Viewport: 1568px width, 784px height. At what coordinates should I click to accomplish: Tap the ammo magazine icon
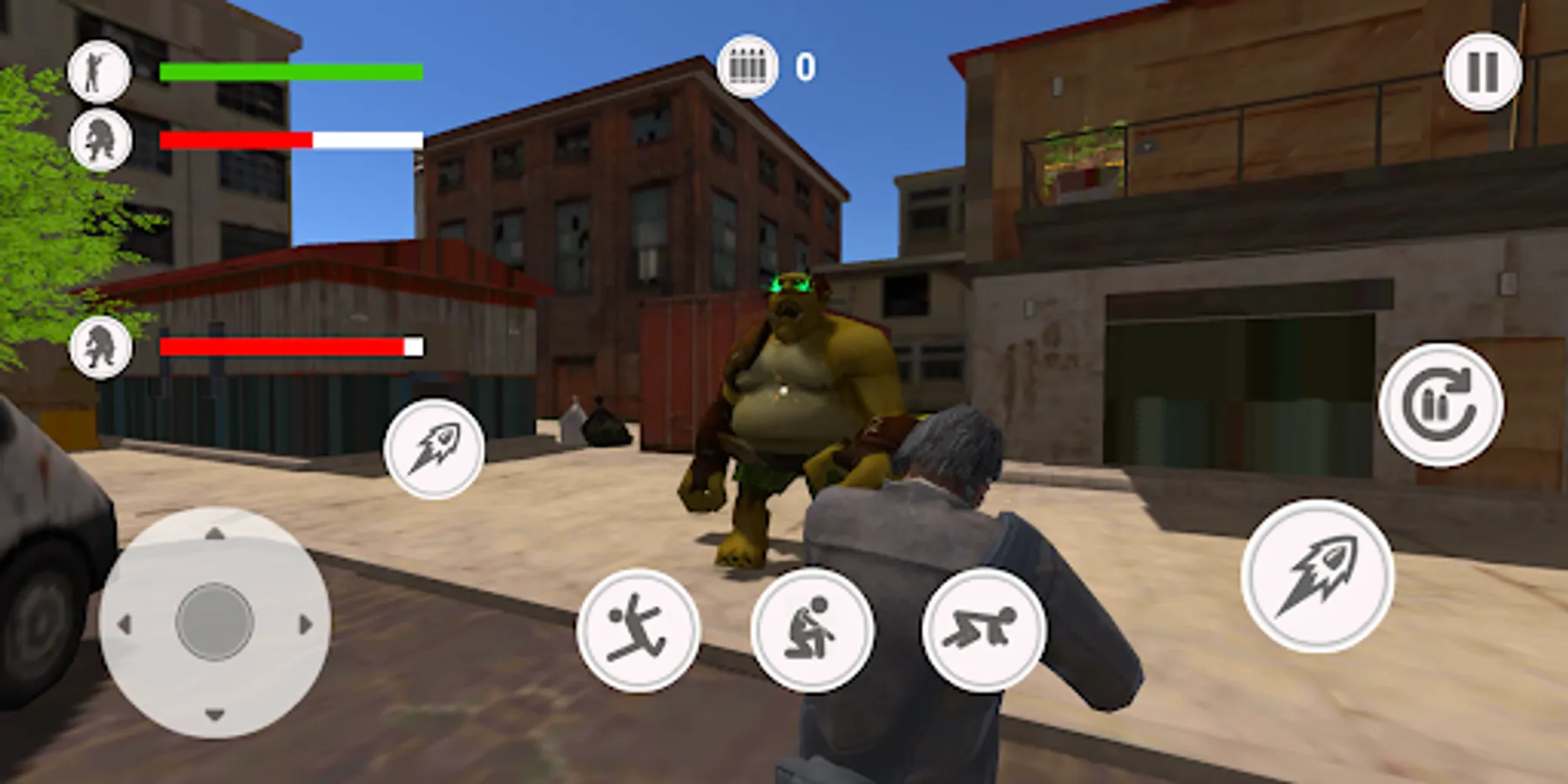pyautogui.click(x=747, y=65)
